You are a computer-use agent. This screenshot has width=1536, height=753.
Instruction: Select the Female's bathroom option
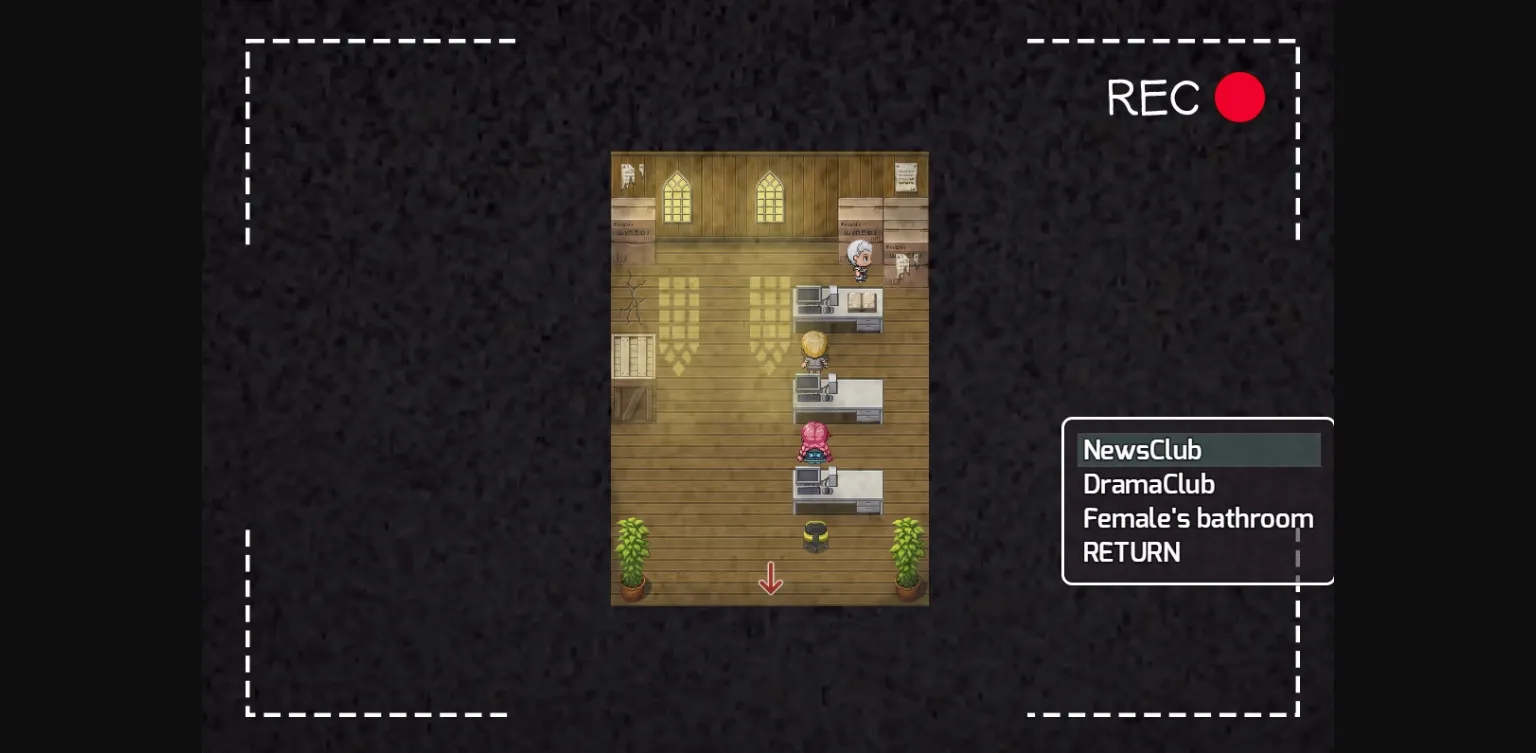click(x=1198, y=518)
